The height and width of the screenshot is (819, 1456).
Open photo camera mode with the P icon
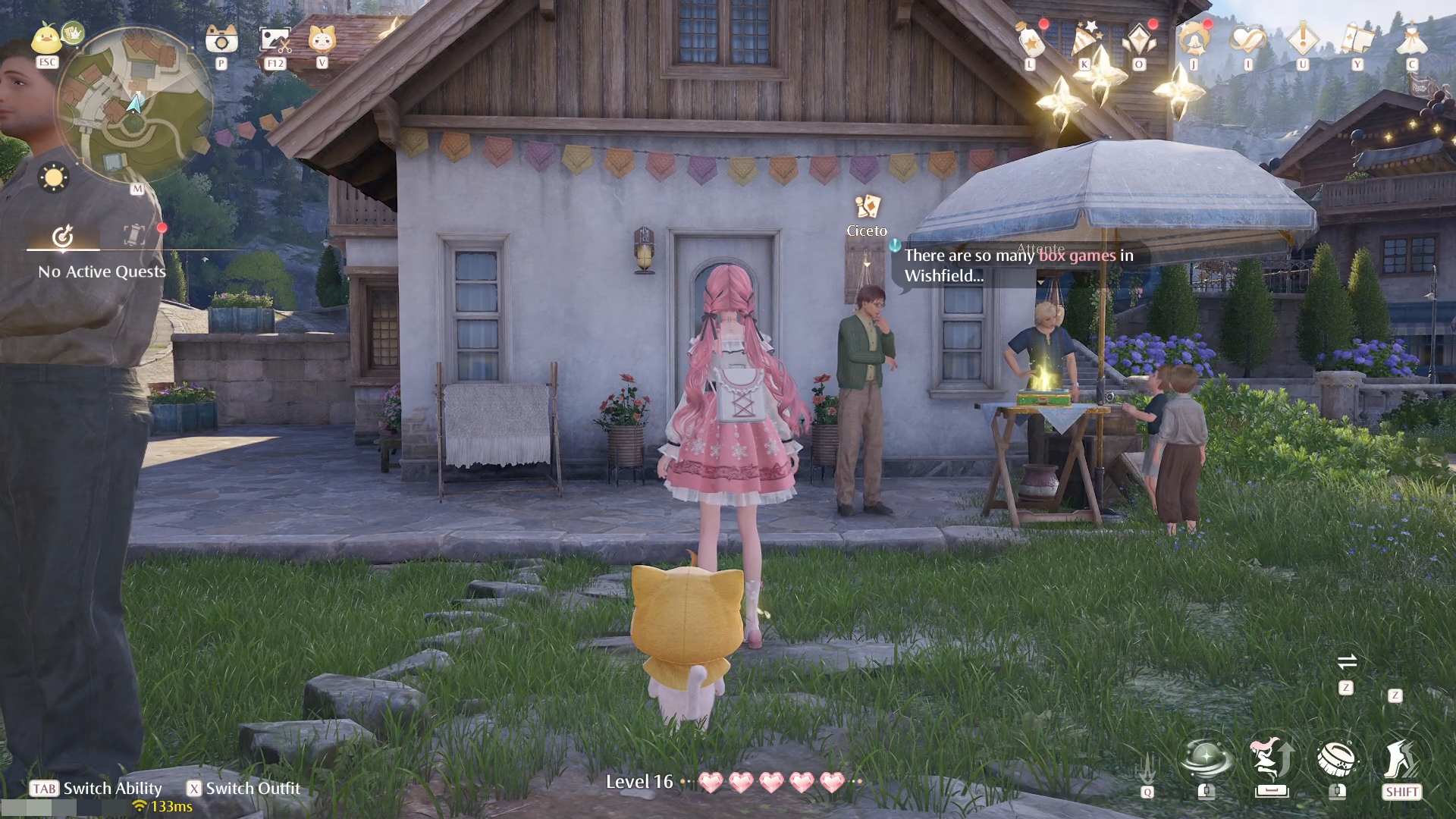click(x=220, y=42)
